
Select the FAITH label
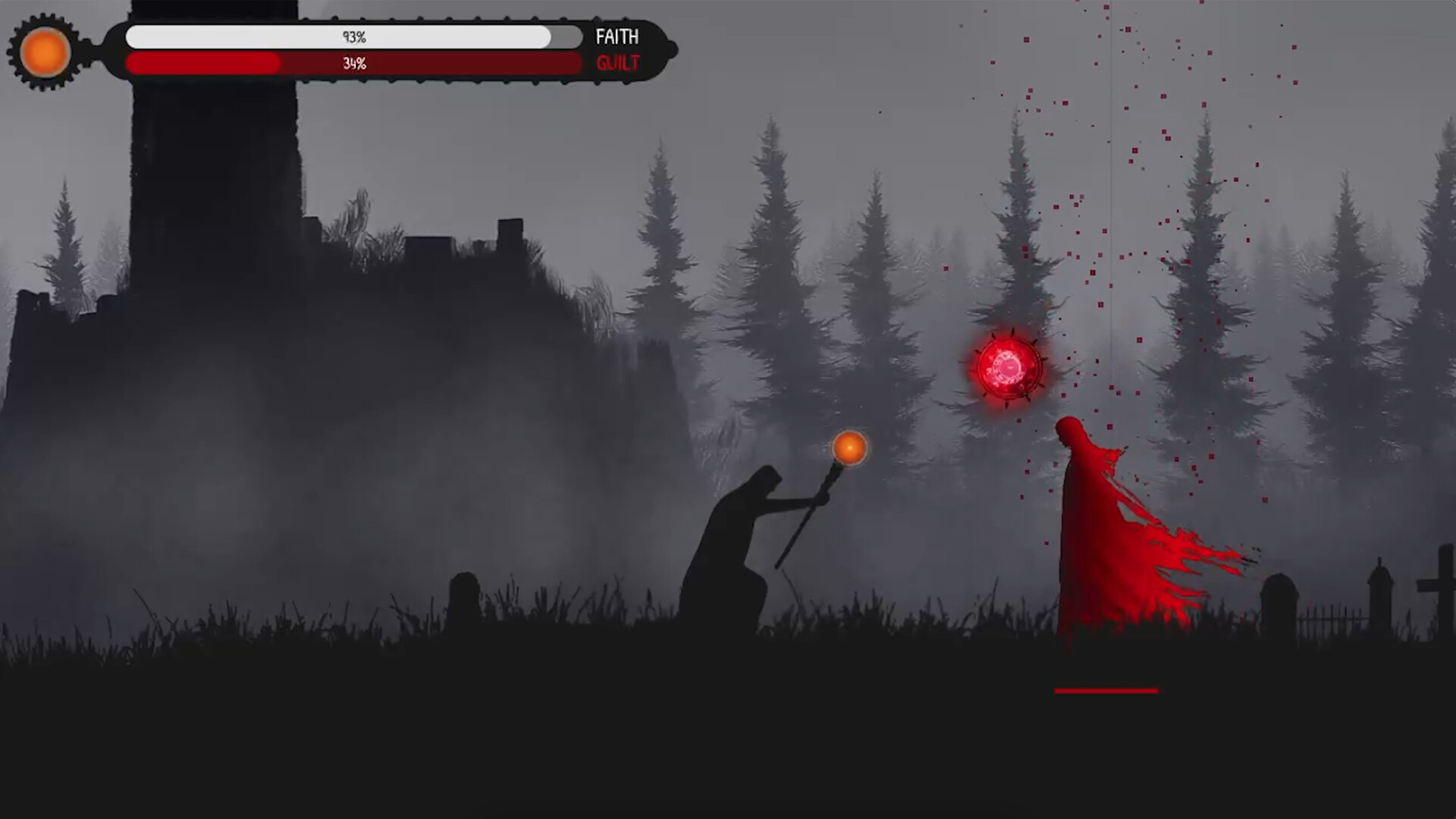(617, 36)
